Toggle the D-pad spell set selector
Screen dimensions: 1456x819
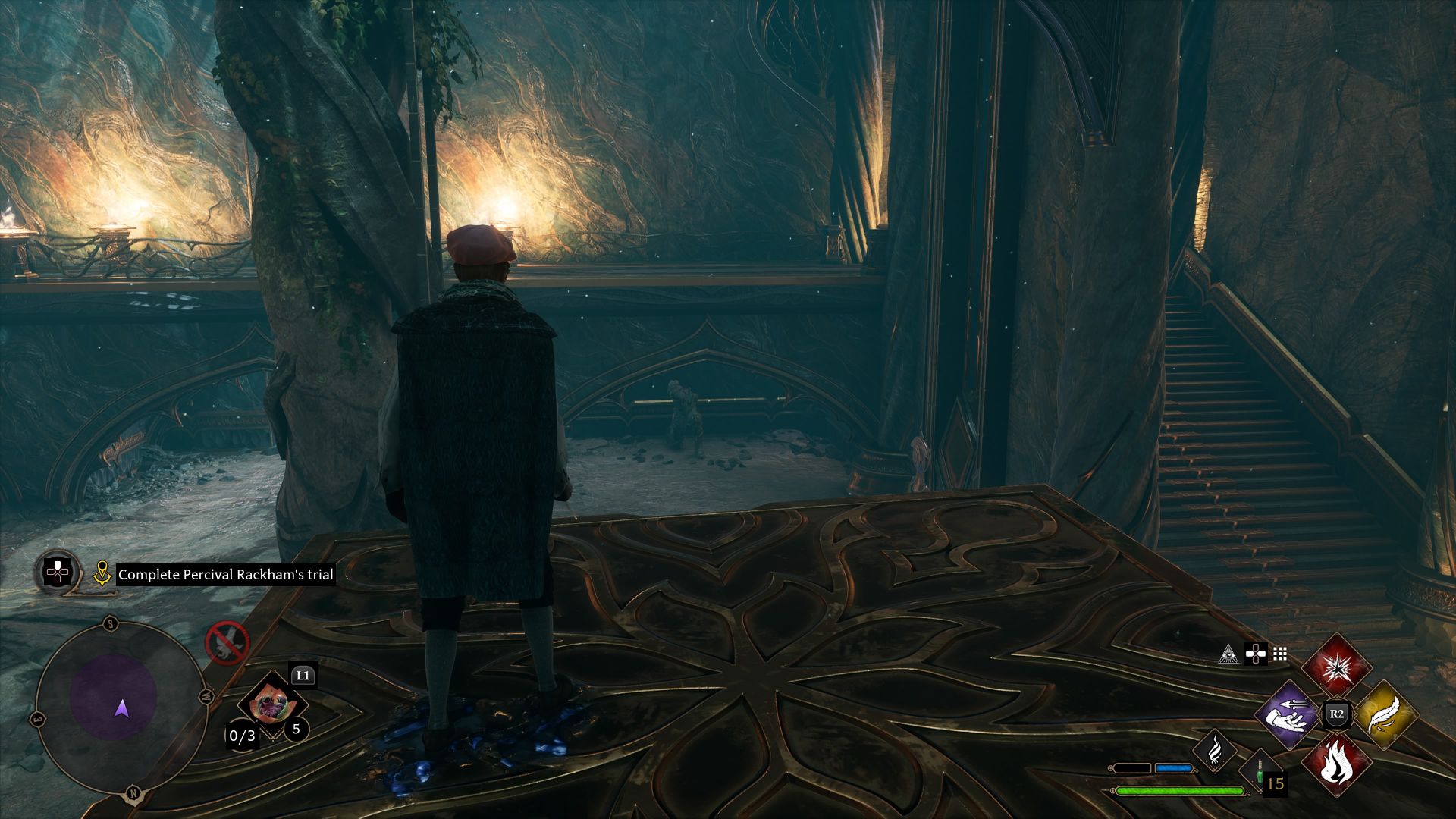pos(1255,654)
